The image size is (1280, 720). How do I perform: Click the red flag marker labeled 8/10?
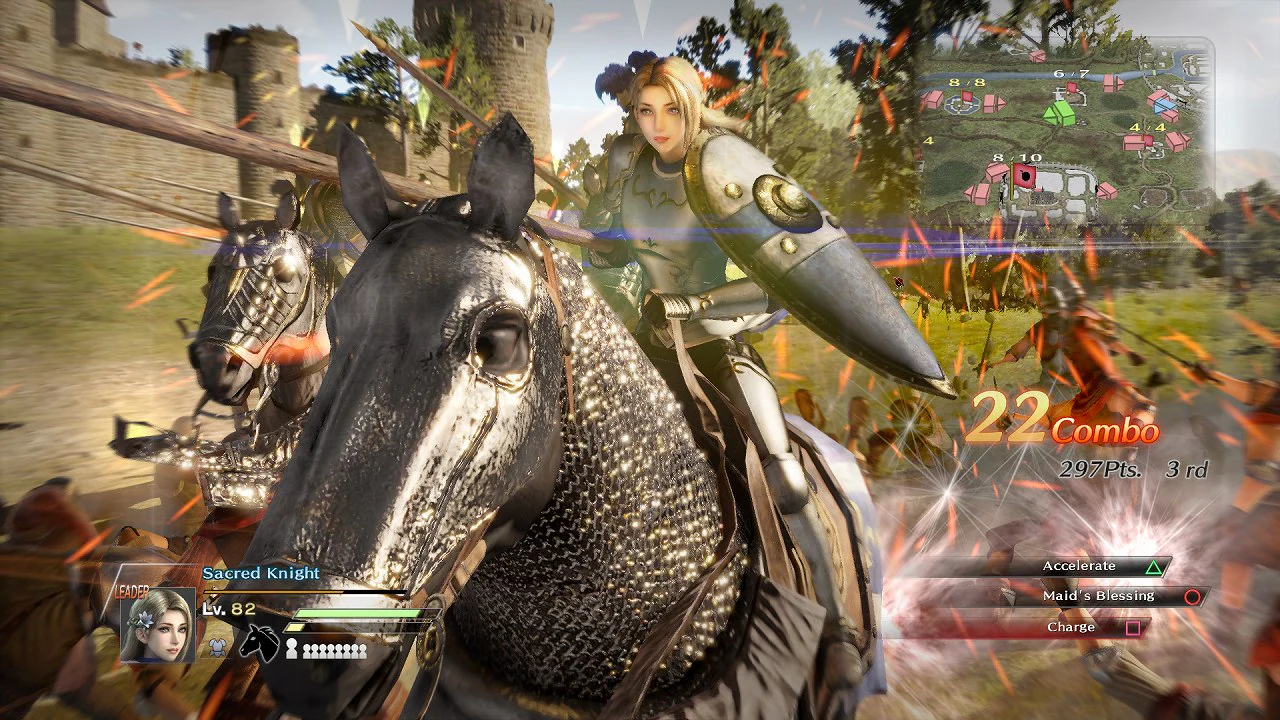click(x=1022, y=176)
